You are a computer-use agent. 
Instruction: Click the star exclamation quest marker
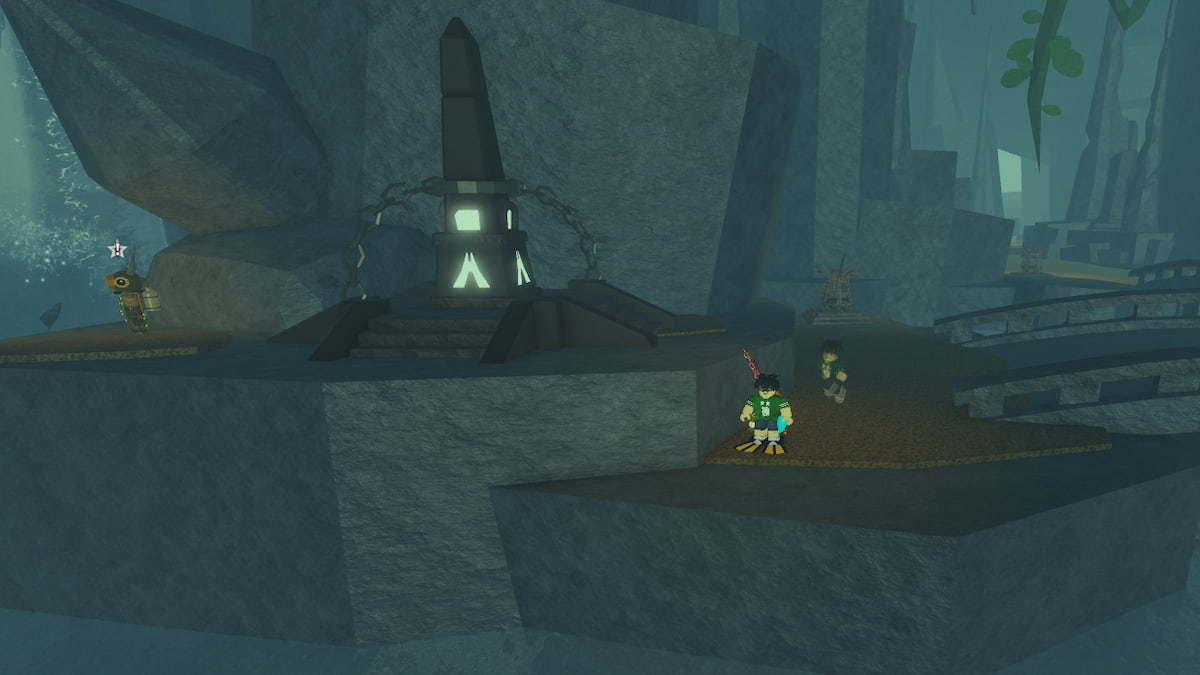pos(118,249)
